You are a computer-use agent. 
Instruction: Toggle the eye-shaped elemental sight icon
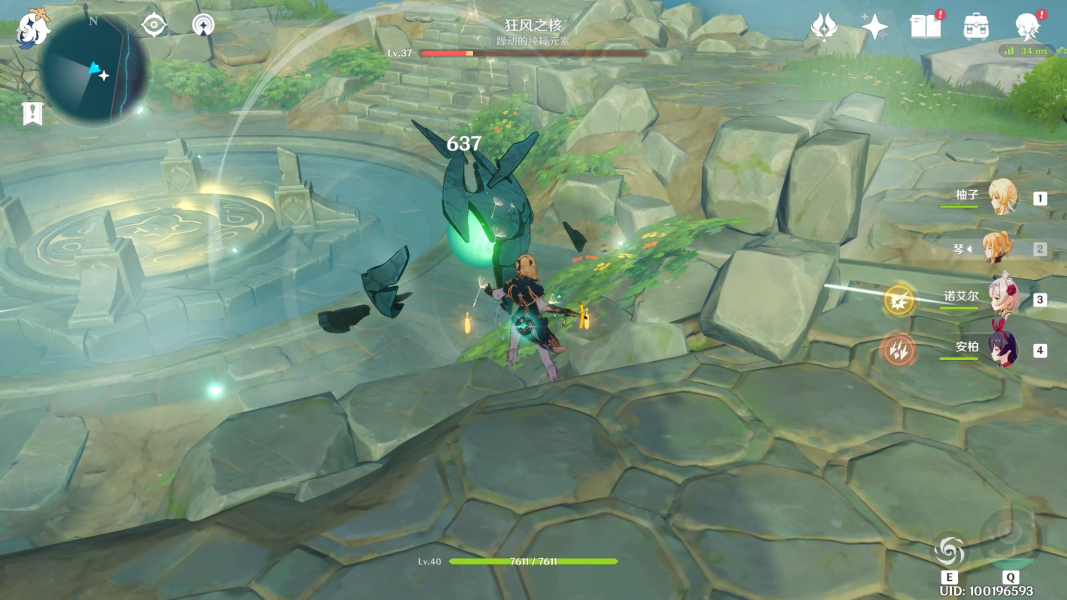coord(153,24)
